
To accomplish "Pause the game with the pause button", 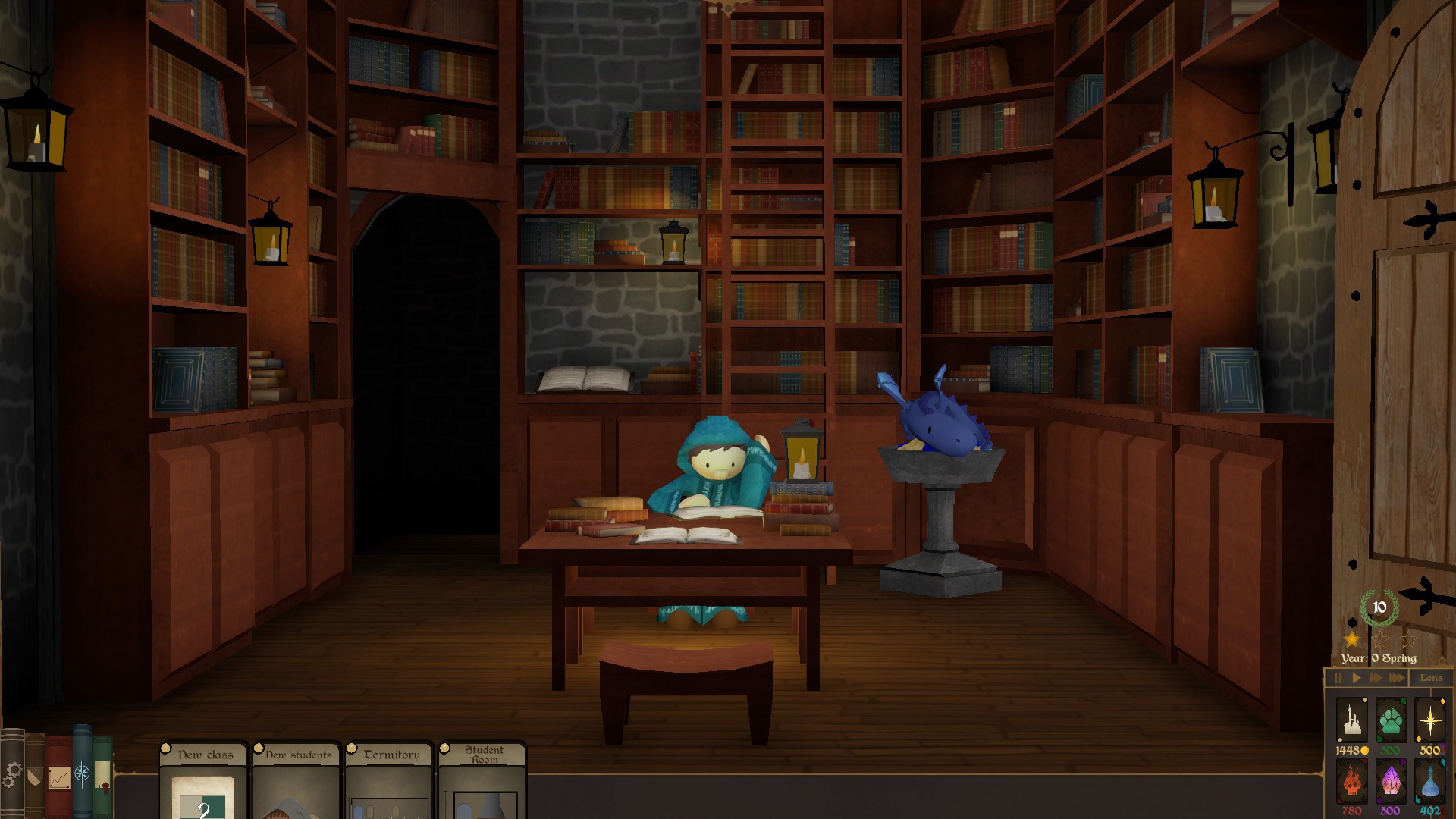I will pos(1338,678).
